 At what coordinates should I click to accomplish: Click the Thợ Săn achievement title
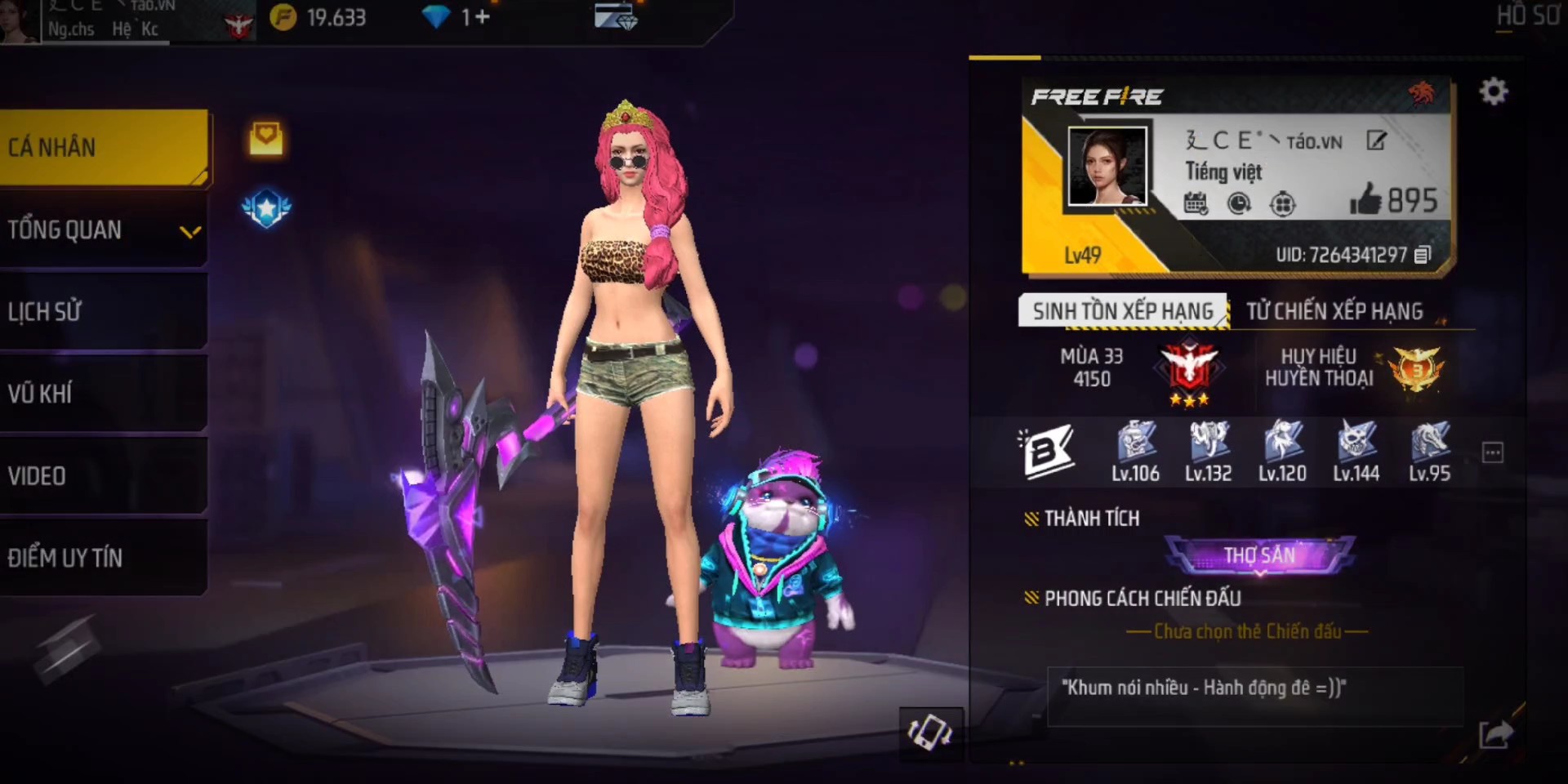coord(1259,555)
